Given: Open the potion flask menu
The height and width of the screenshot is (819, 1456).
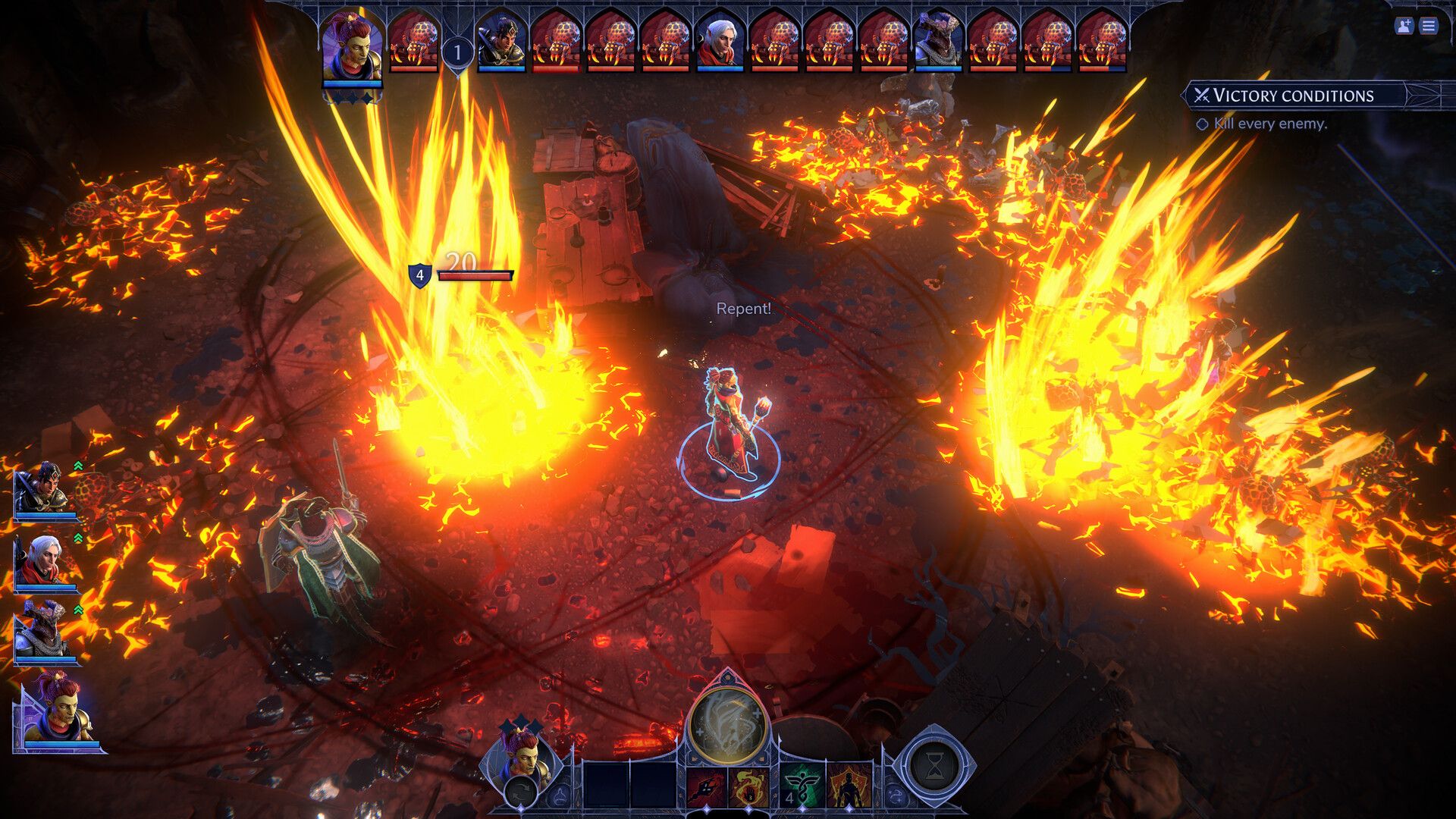Looking at the screenshot, I should tap(561, 796).
